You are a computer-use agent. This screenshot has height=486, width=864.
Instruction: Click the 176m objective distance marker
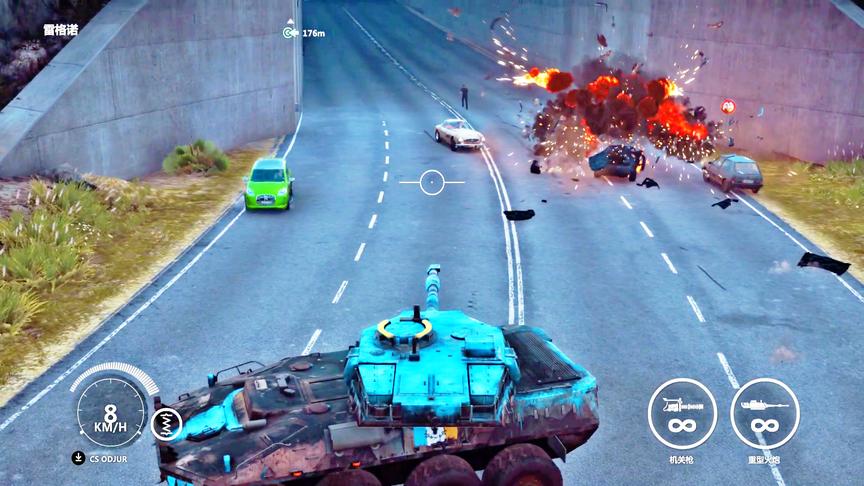pyautogui.click(x=304, y=33)
